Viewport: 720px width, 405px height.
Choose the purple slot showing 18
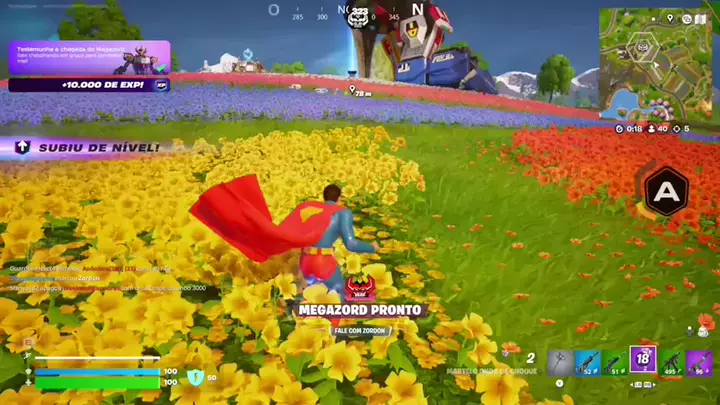point(643,360)
